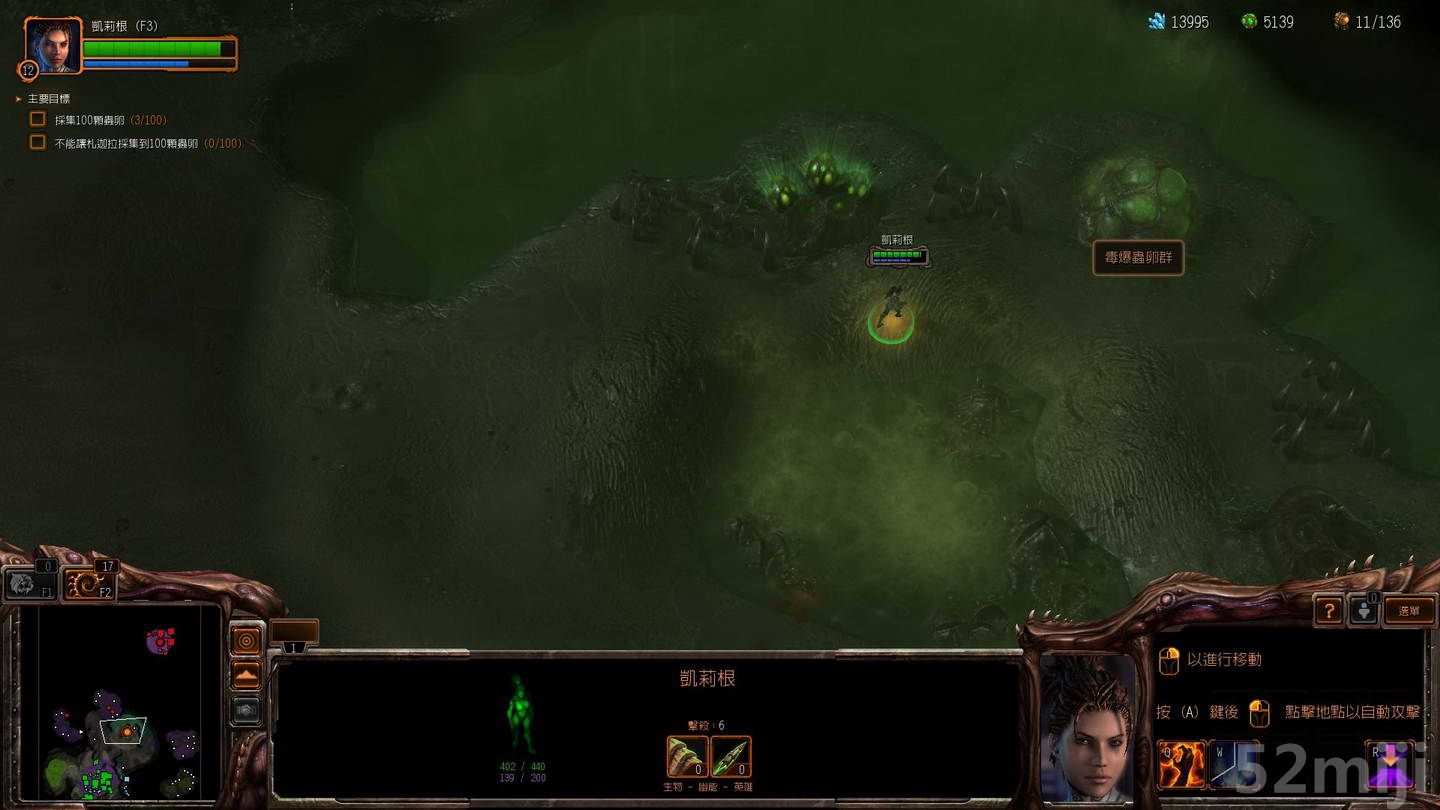Open the help panel with the ? button
Viewport: 1440px width, 810px height.
click(x=1329, y=610)
